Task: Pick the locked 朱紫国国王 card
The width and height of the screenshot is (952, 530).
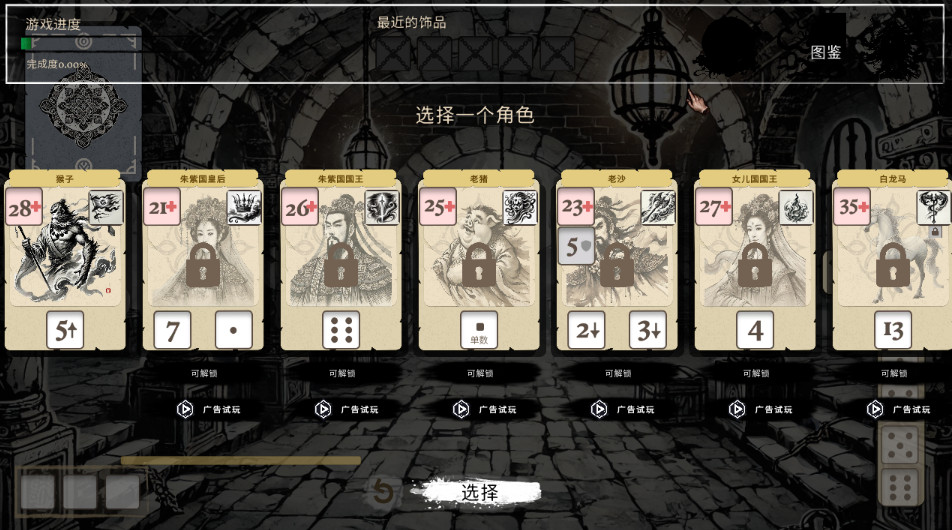Action: pos(341,262)
